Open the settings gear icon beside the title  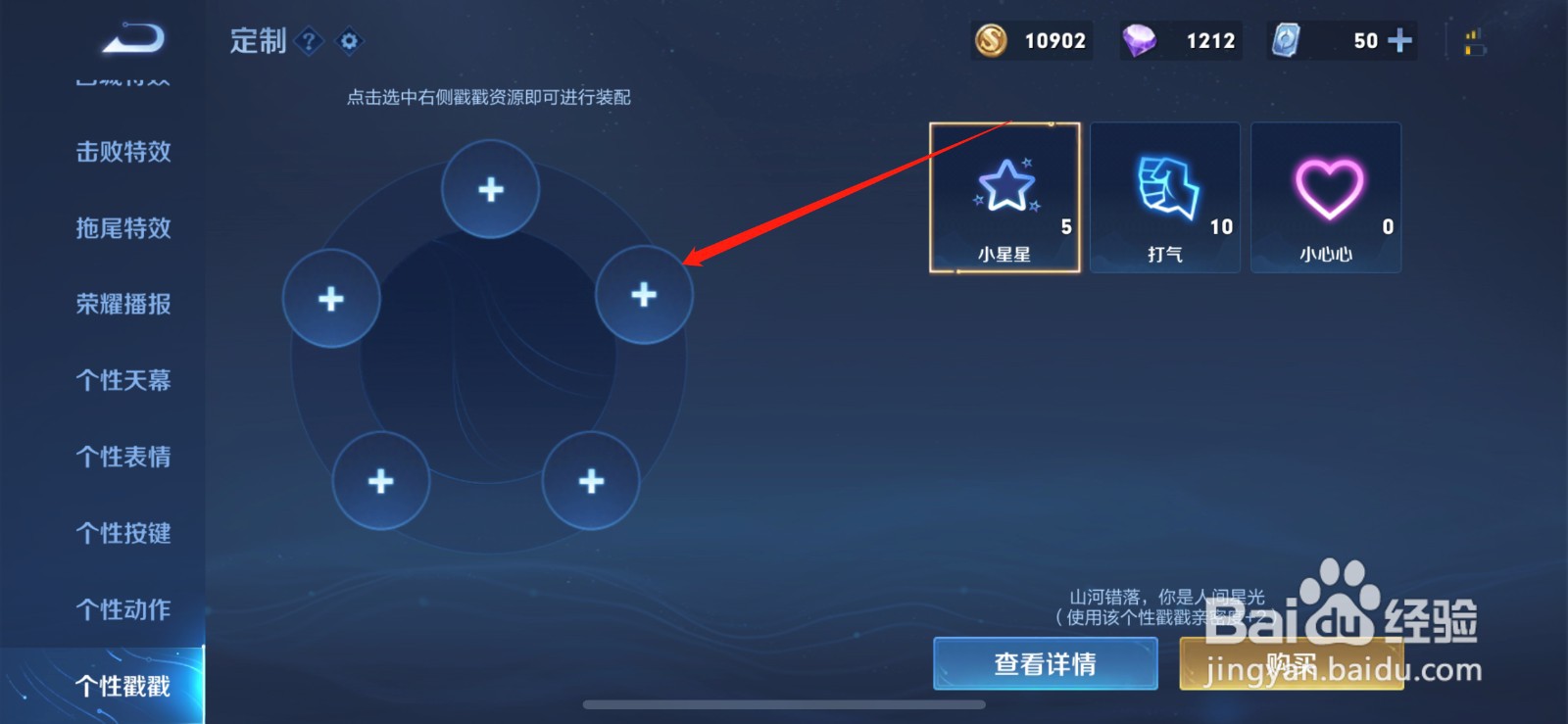point(348,41)
